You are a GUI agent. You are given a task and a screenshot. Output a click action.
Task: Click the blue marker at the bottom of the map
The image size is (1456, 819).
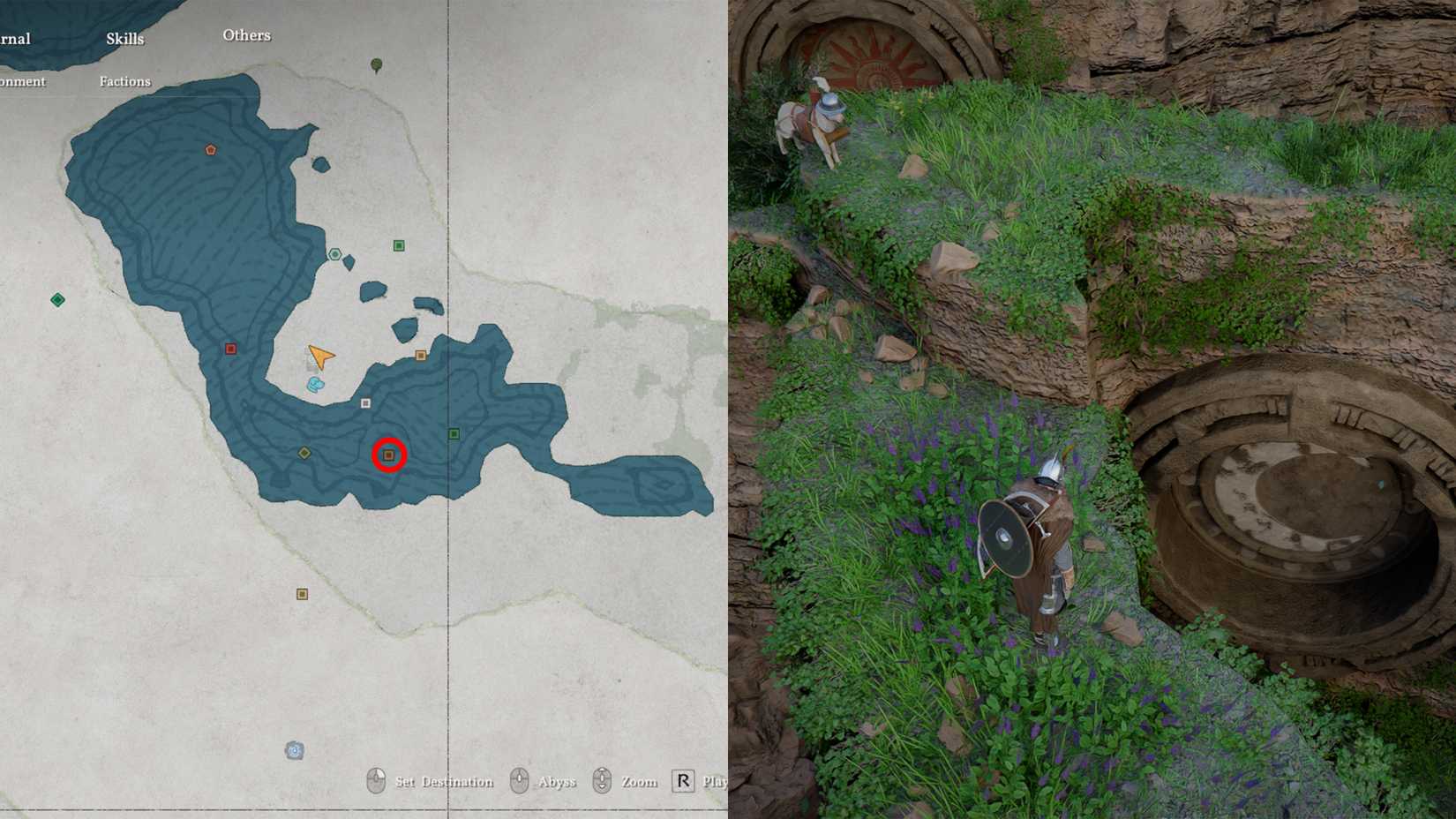(x=294, y=749)
